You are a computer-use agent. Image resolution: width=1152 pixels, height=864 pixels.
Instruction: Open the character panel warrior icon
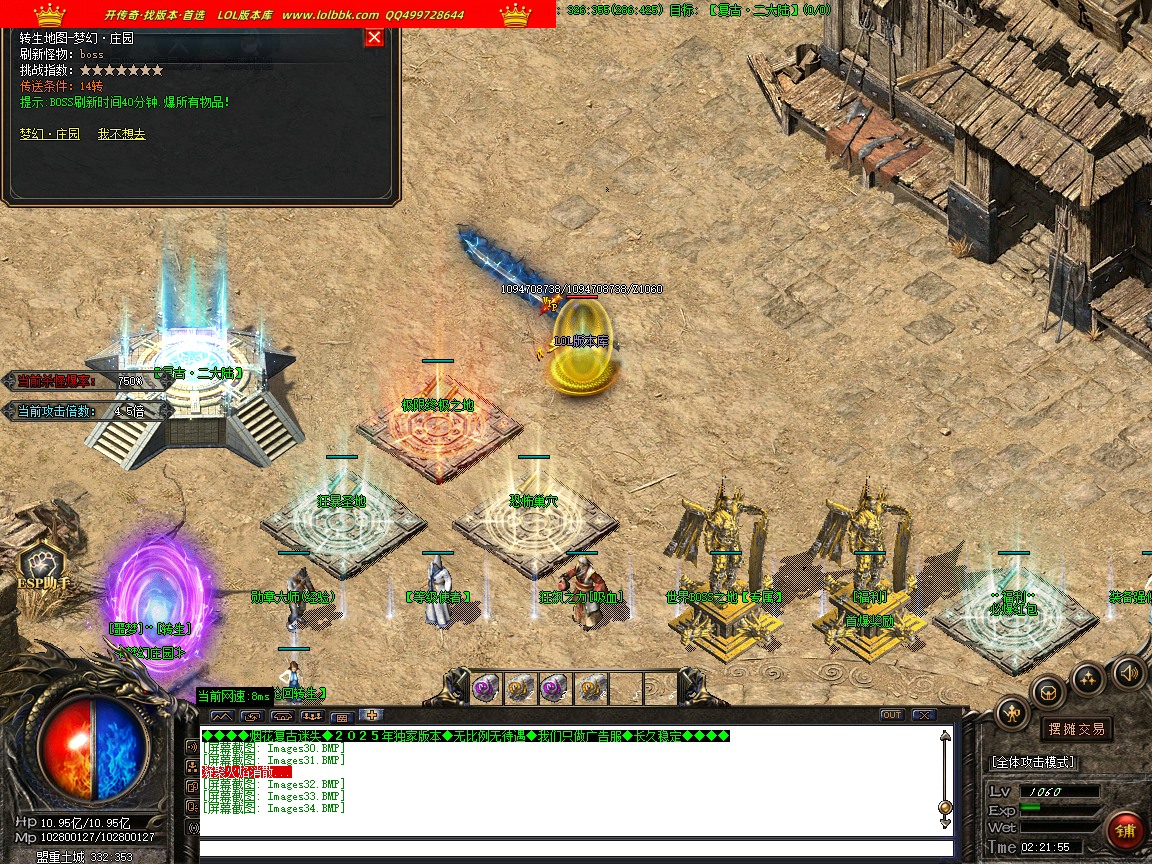point(1012,712)
